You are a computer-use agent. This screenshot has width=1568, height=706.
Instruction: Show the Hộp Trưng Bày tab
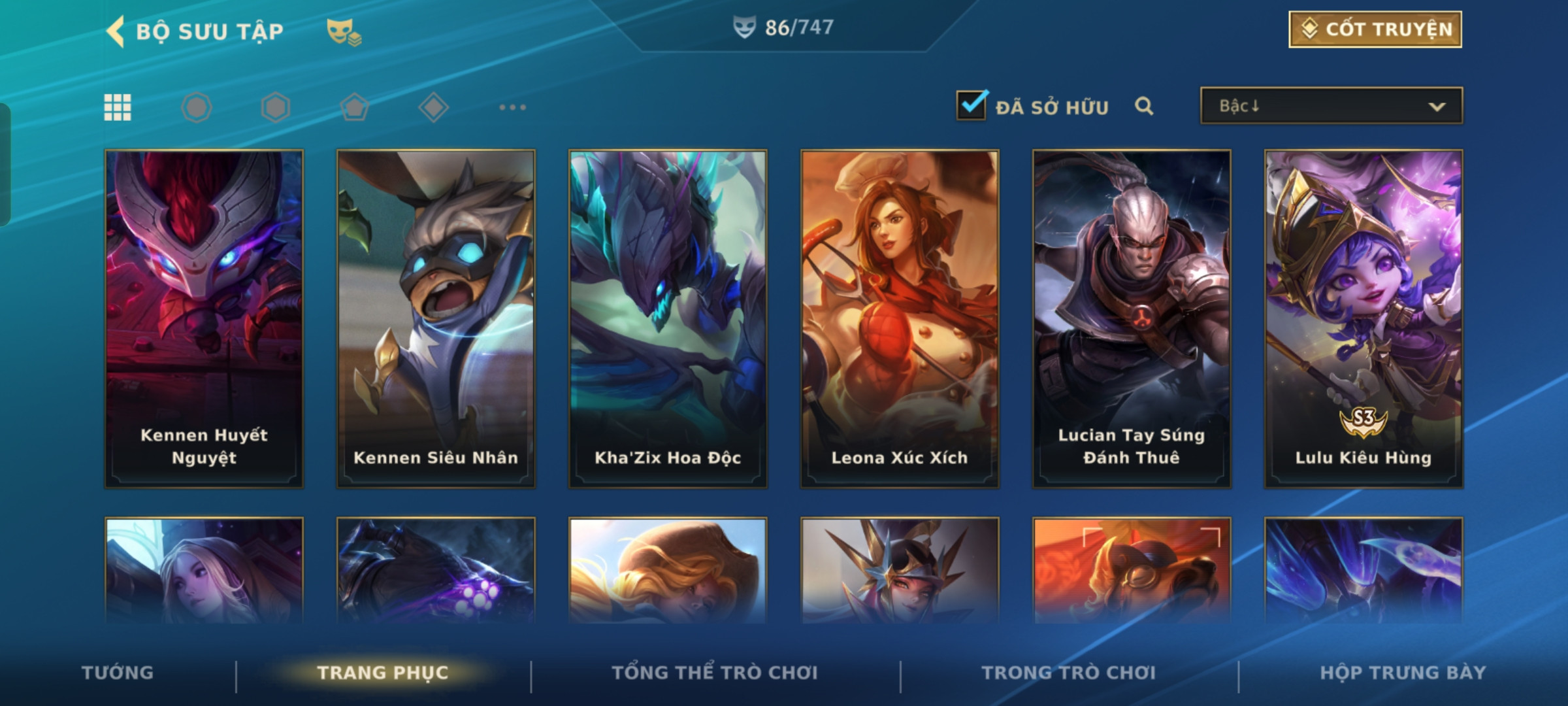coord(1403,673)
